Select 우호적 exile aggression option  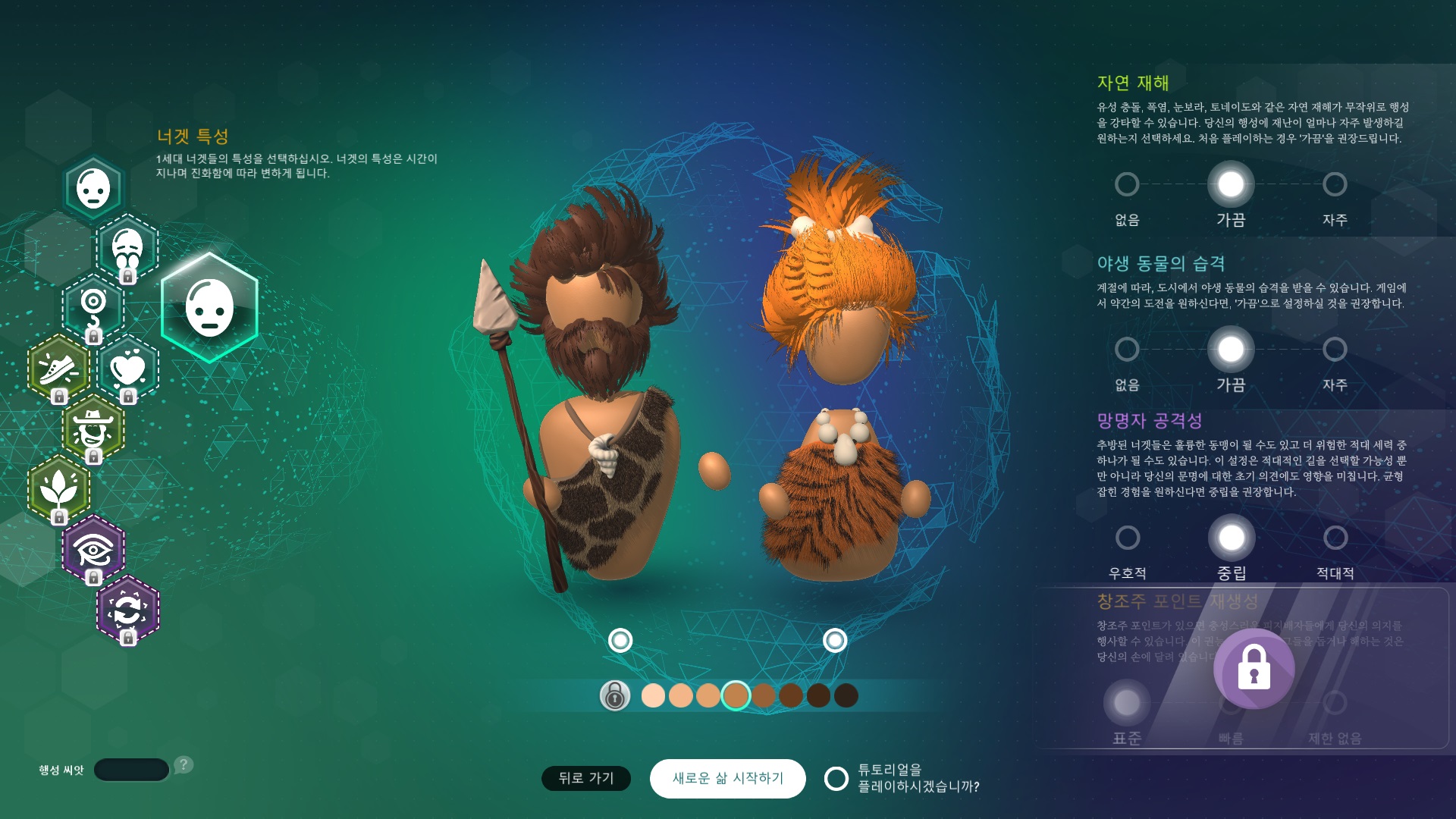[1128, 538]
